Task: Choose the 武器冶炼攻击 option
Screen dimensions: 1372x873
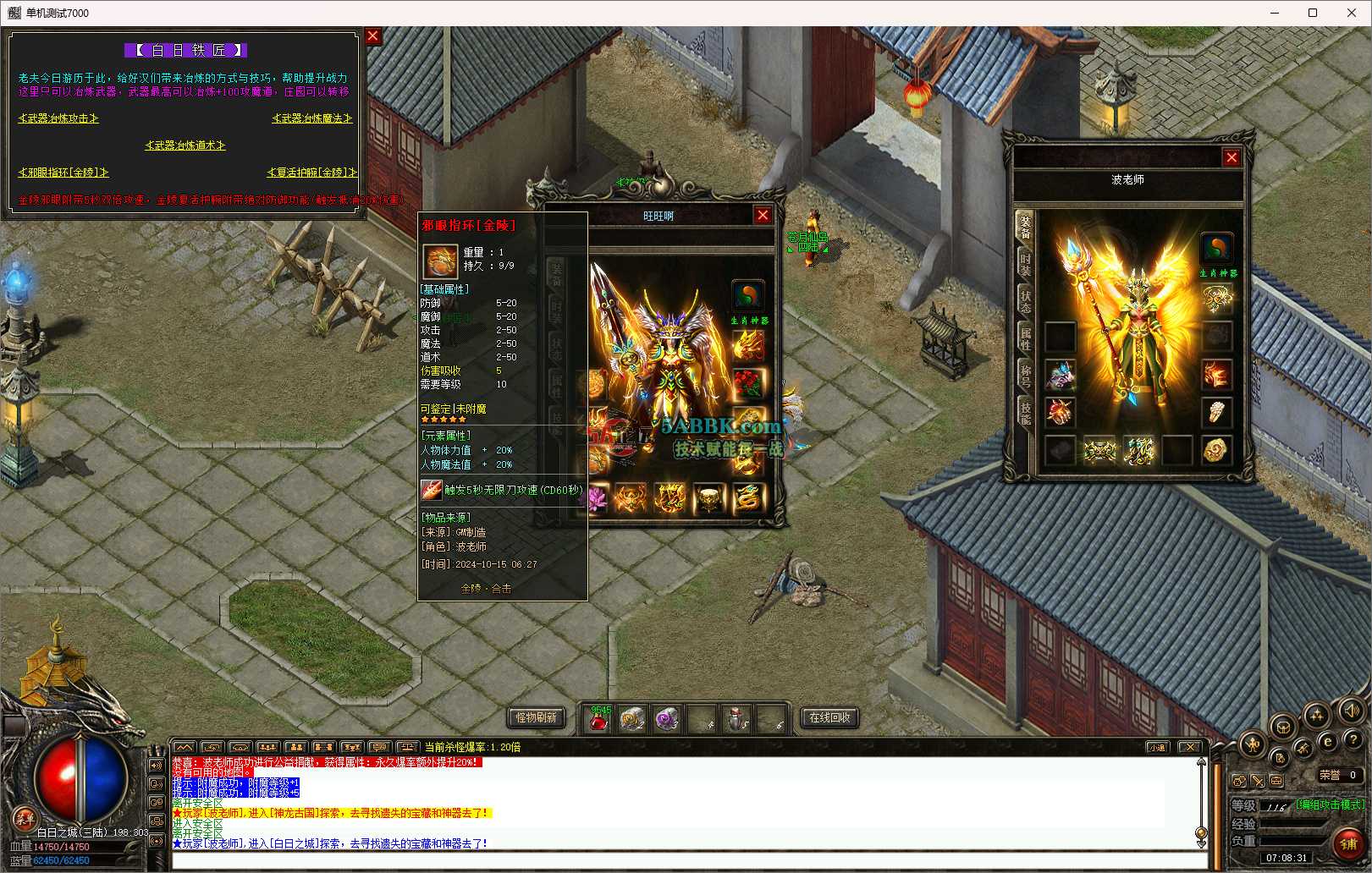Action: click(58, 118)
